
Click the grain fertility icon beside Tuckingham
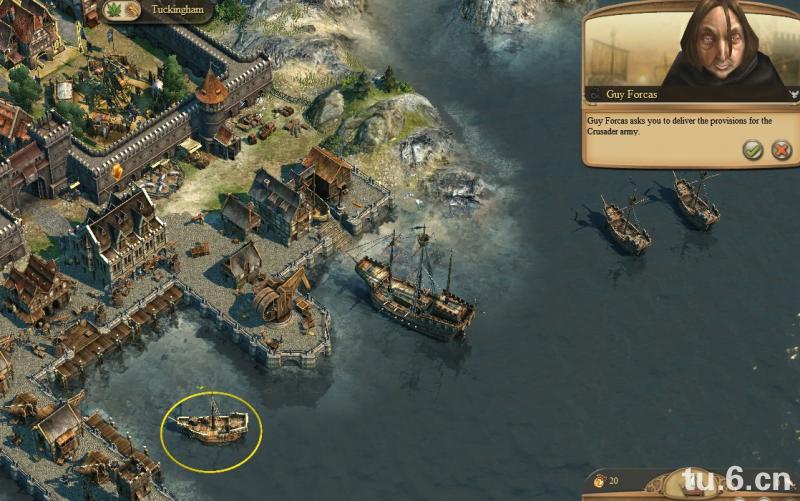[x=133, y=10]
